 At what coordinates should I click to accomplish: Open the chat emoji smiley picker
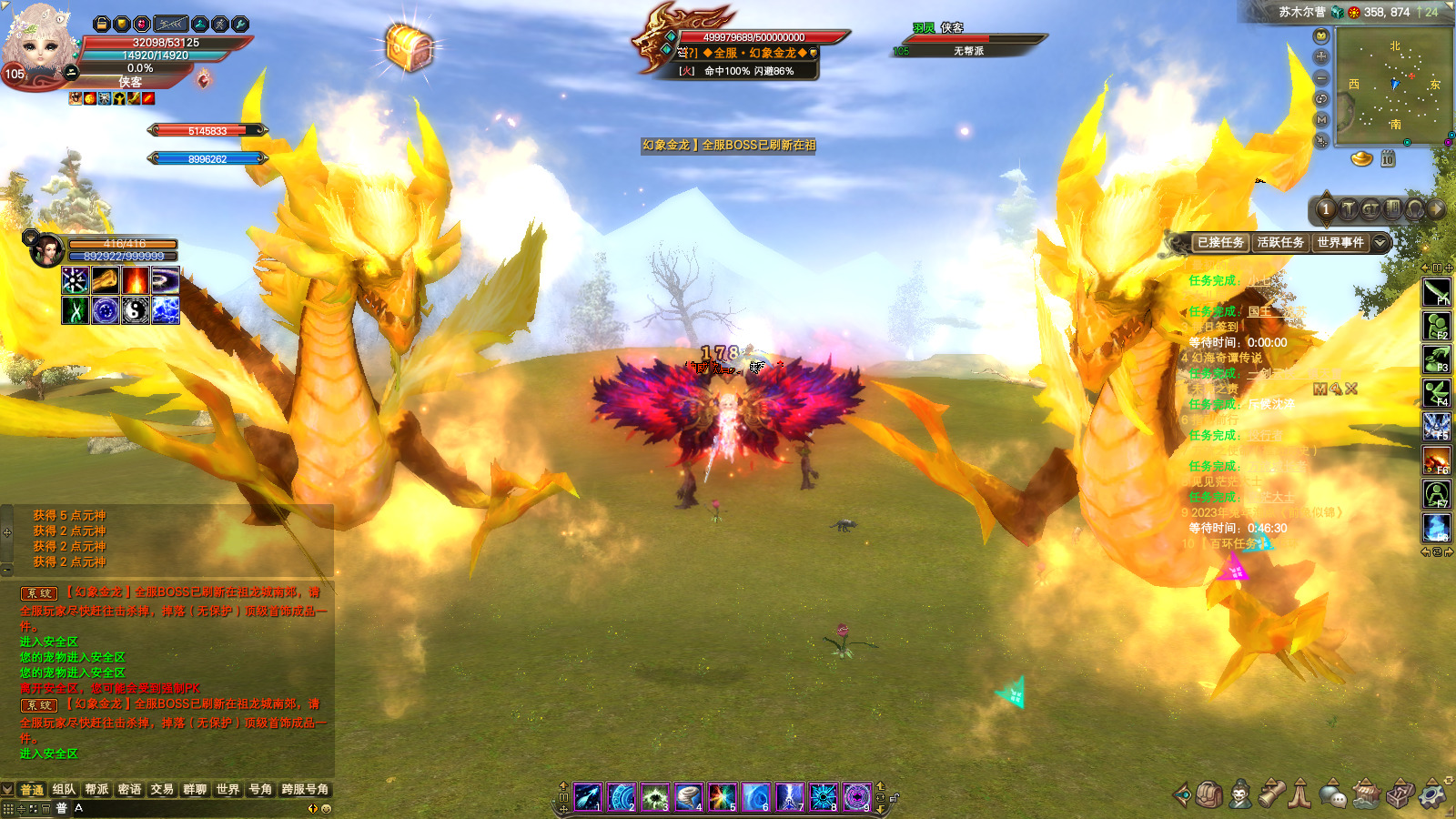click(x=326, y=808)
